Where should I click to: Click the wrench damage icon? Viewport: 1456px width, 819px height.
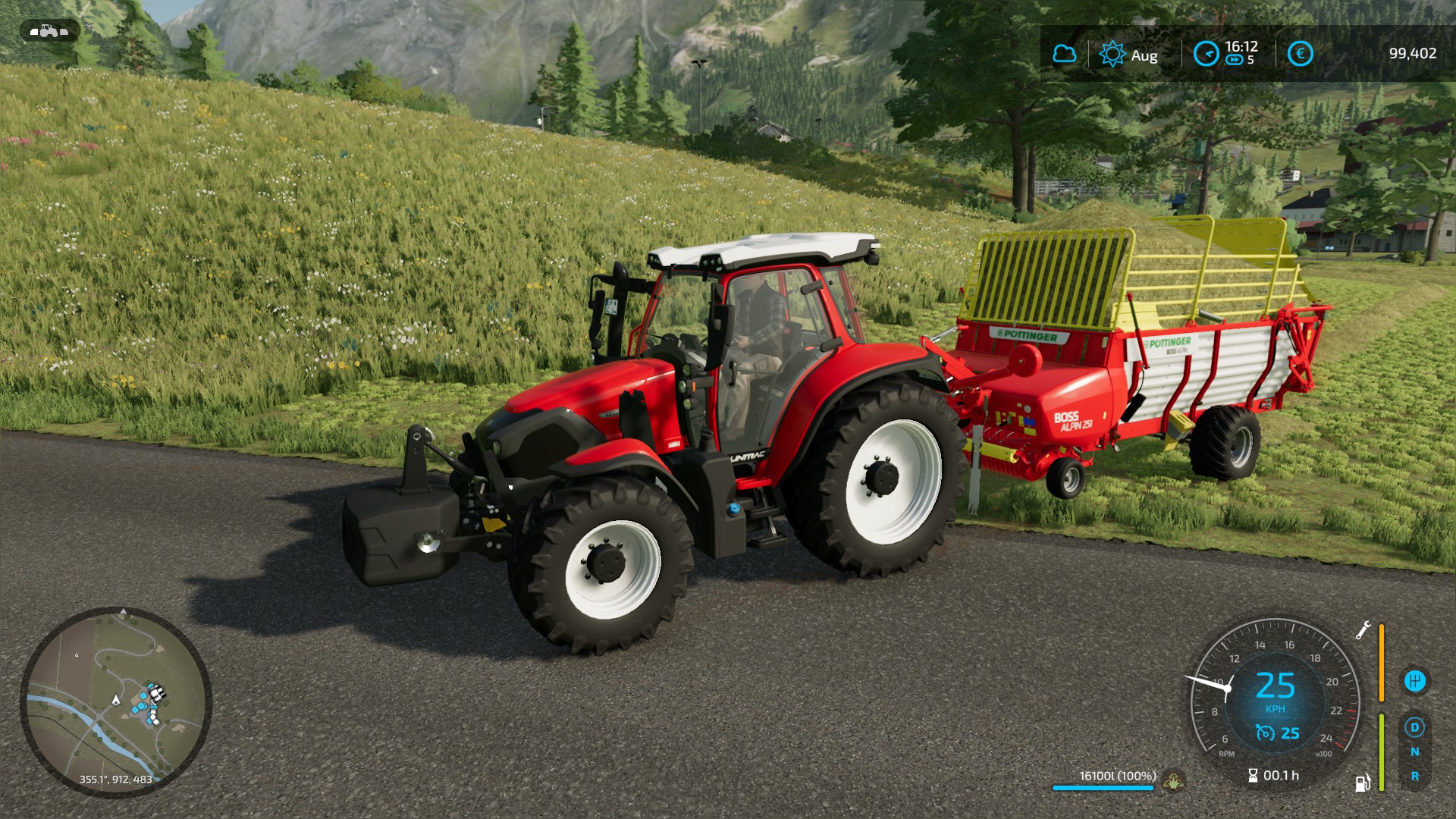[x=1363, y=630]
